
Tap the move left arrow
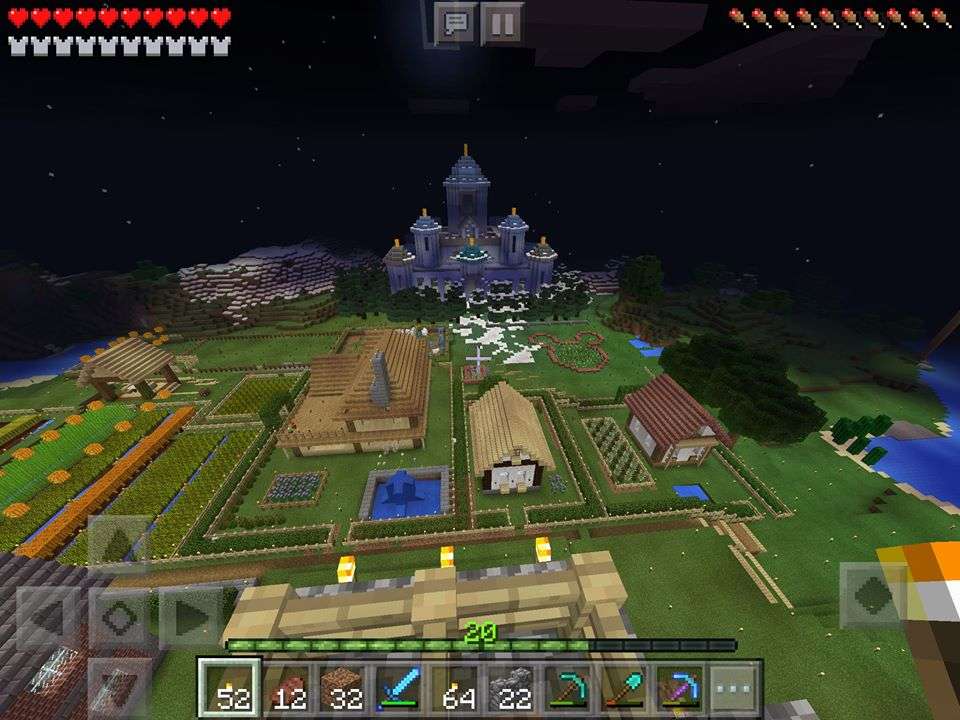[48, 618]
